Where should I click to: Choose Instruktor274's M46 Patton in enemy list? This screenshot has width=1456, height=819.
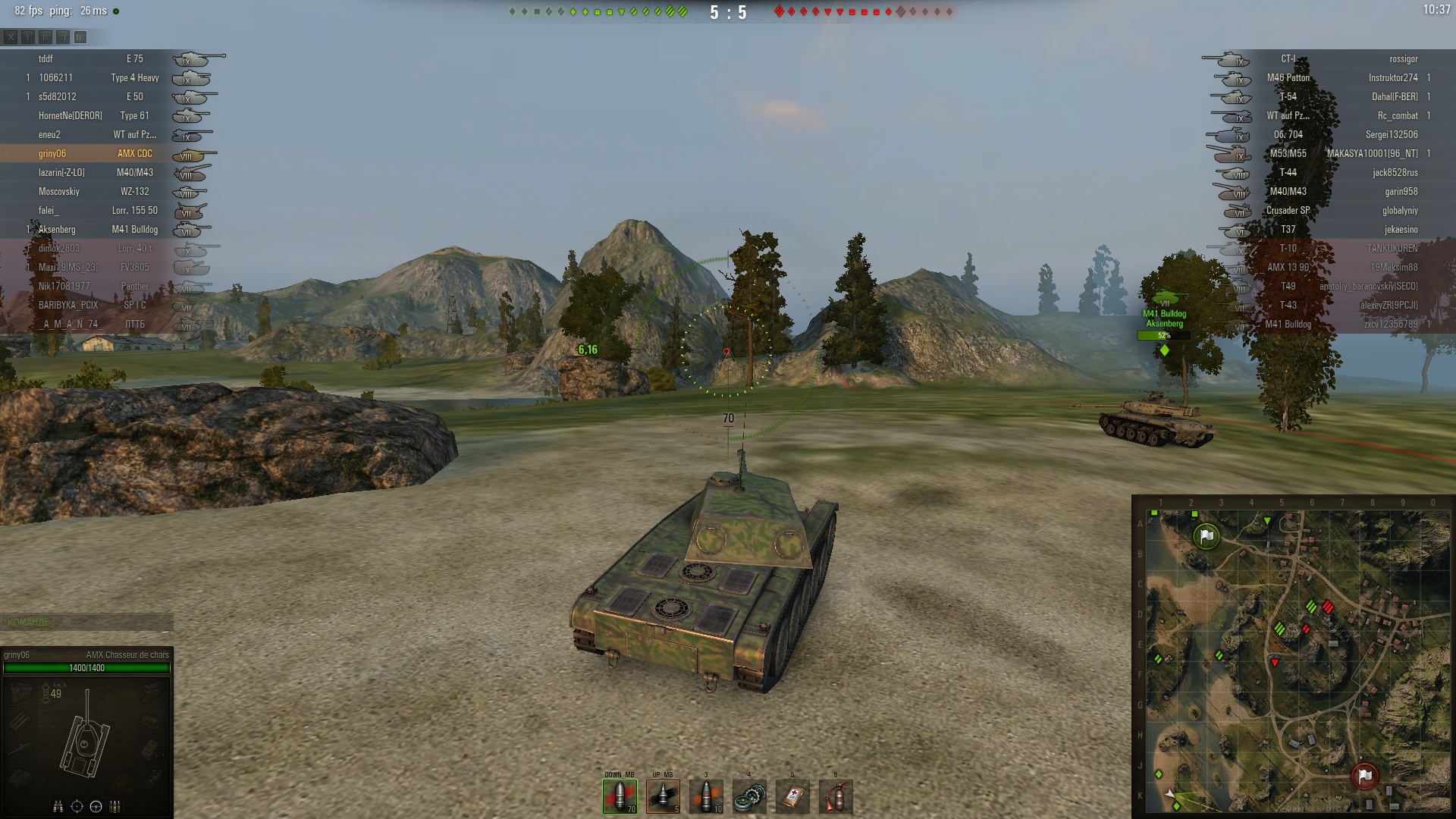(x=1342, y=77)
